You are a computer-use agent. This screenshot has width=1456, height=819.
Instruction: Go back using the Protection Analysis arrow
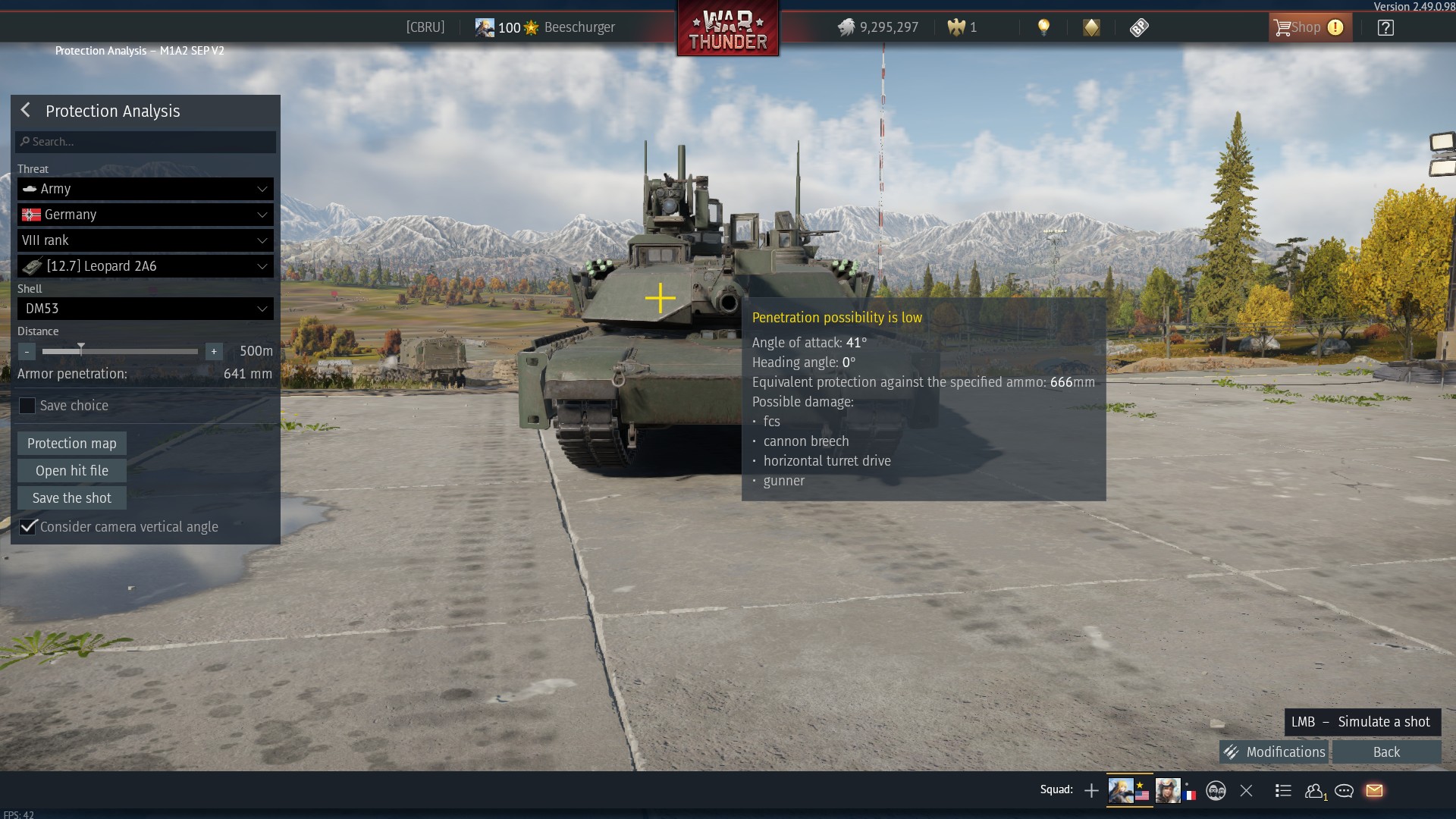(x=26, y=111)
